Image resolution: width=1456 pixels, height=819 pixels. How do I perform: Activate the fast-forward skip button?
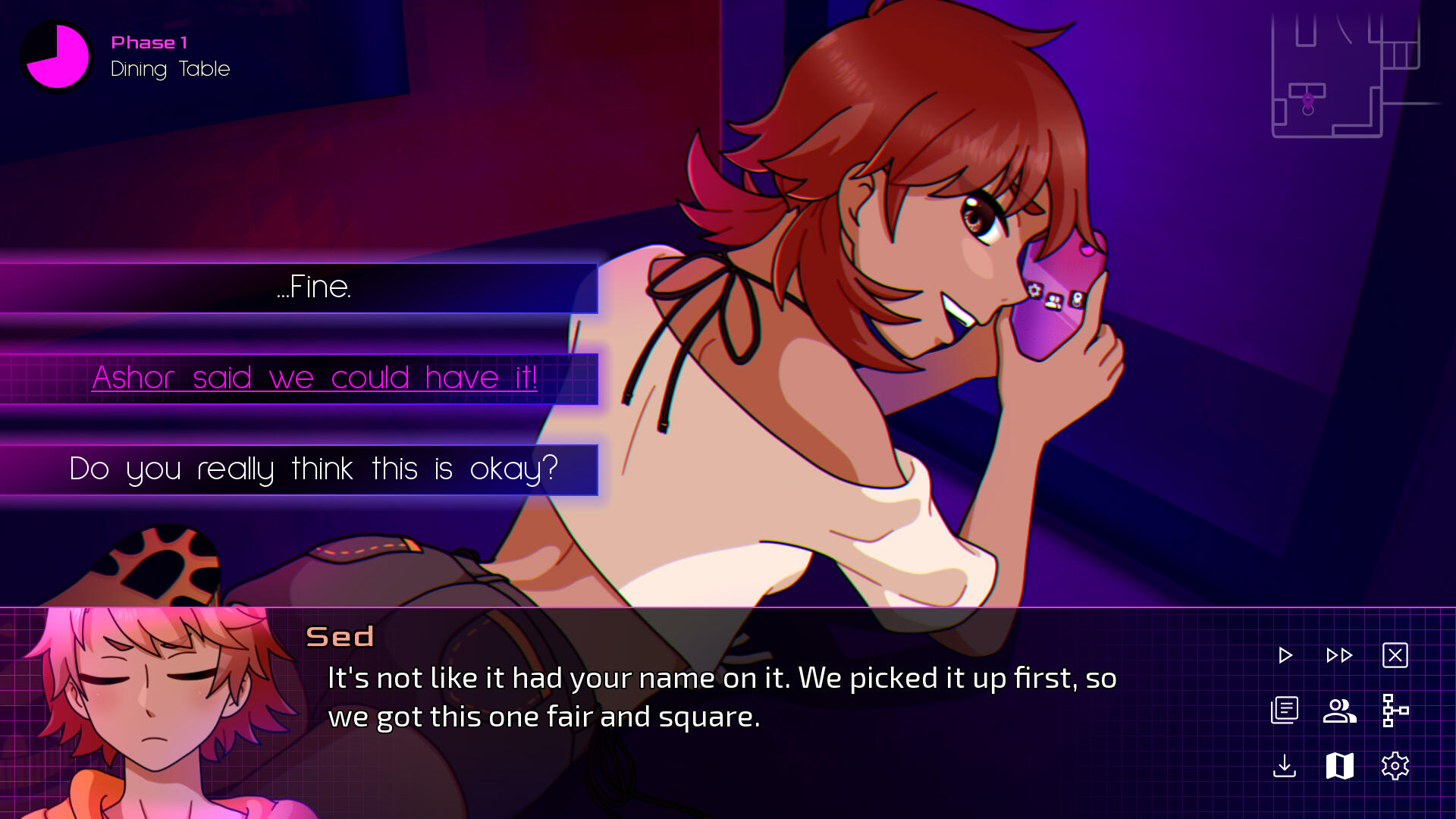click(x=1339, y=655)
